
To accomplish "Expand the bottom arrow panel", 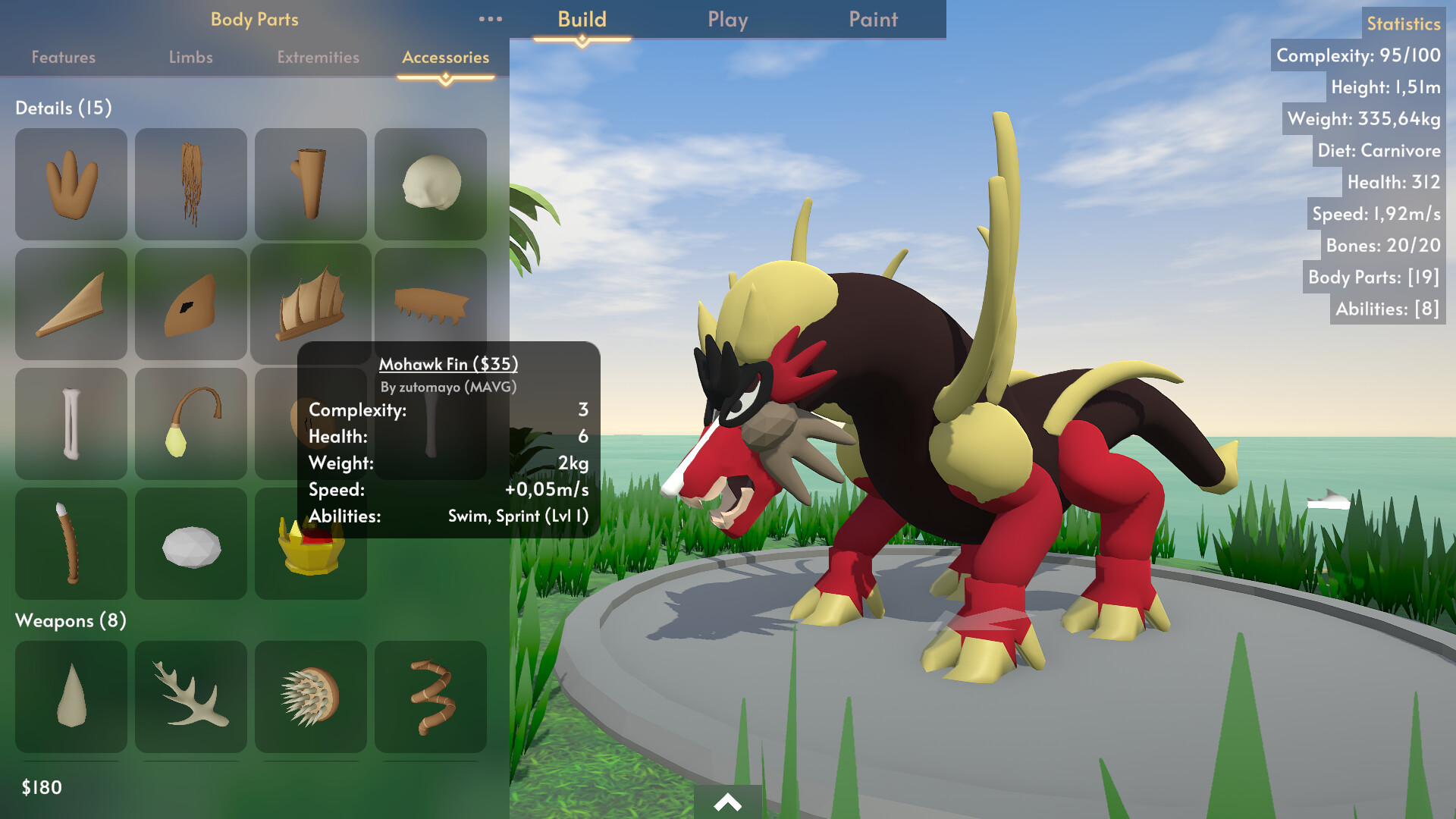I will pos(727,801).
